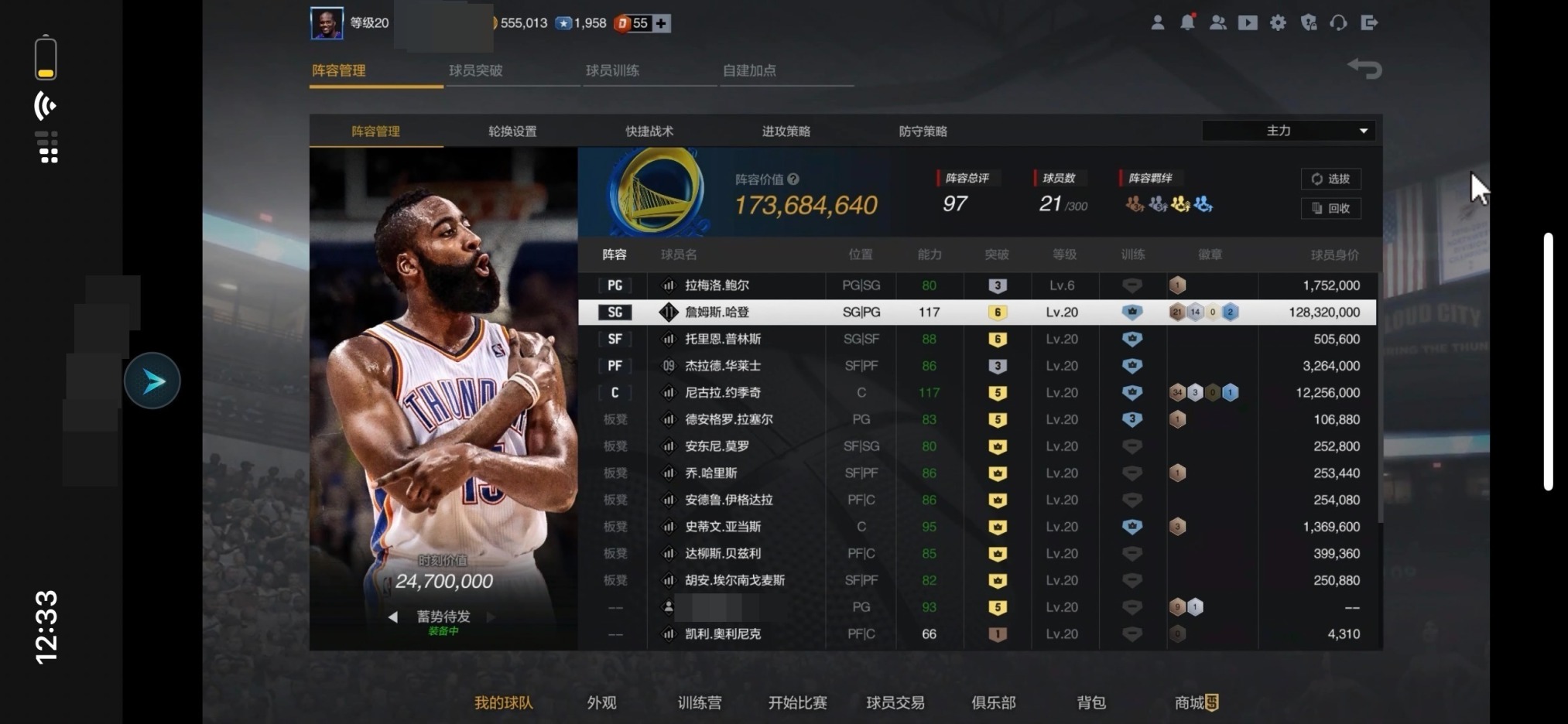
Task: Open the 球员训练 tab
Action: click(x=612, y=70)
